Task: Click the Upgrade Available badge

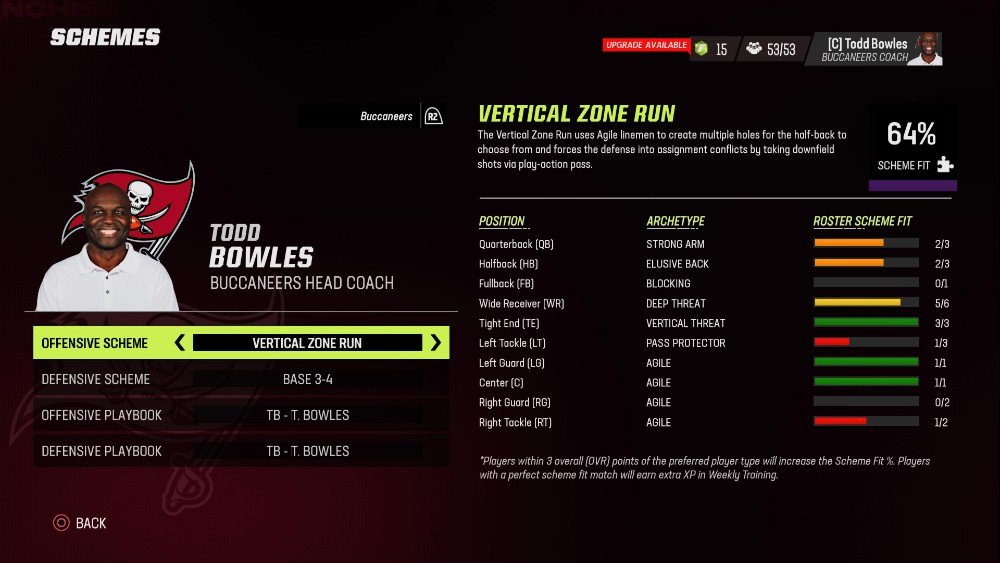Action: (645, 45)
